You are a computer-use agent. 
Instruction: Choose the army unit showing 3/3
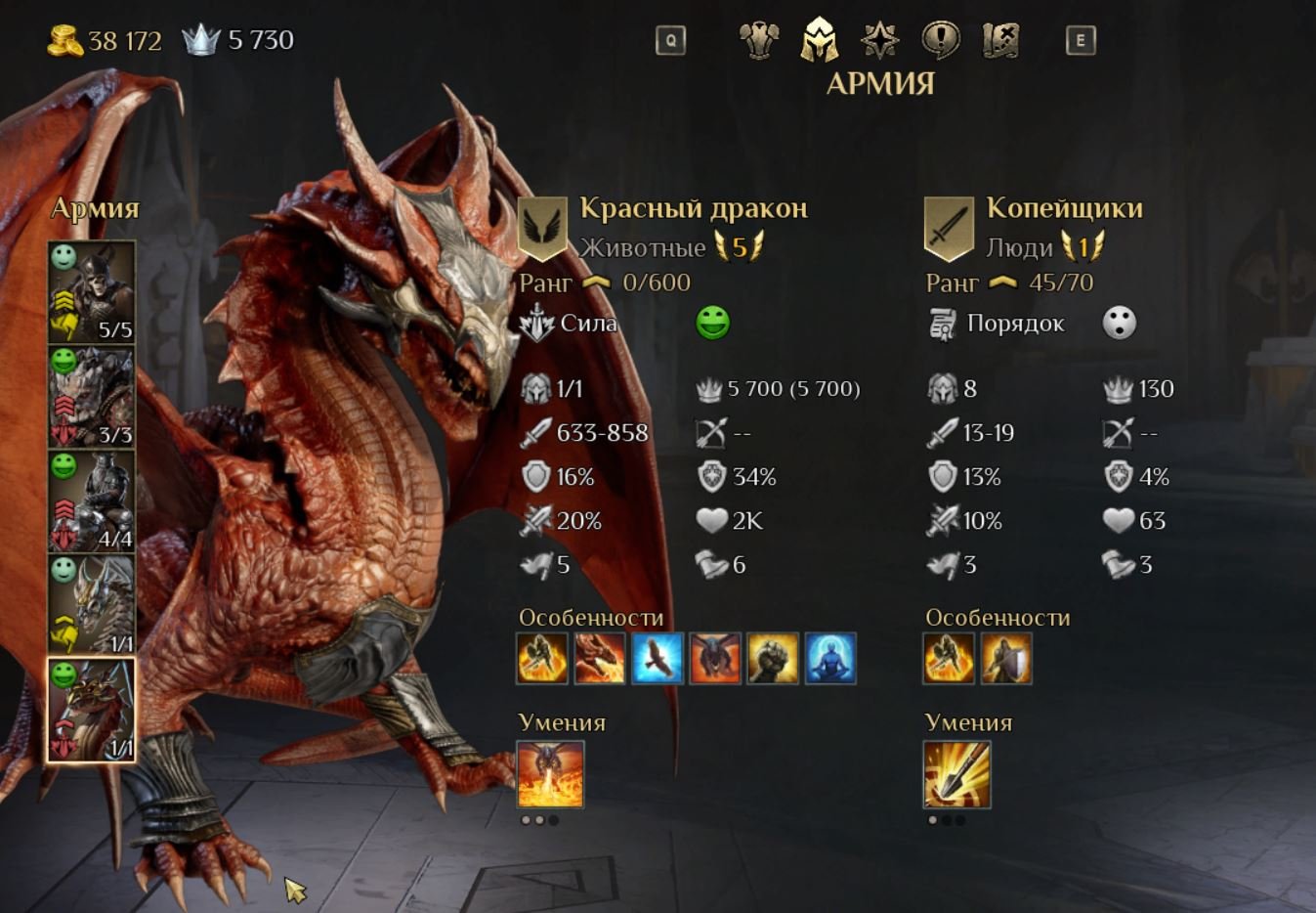click(92, 397)
